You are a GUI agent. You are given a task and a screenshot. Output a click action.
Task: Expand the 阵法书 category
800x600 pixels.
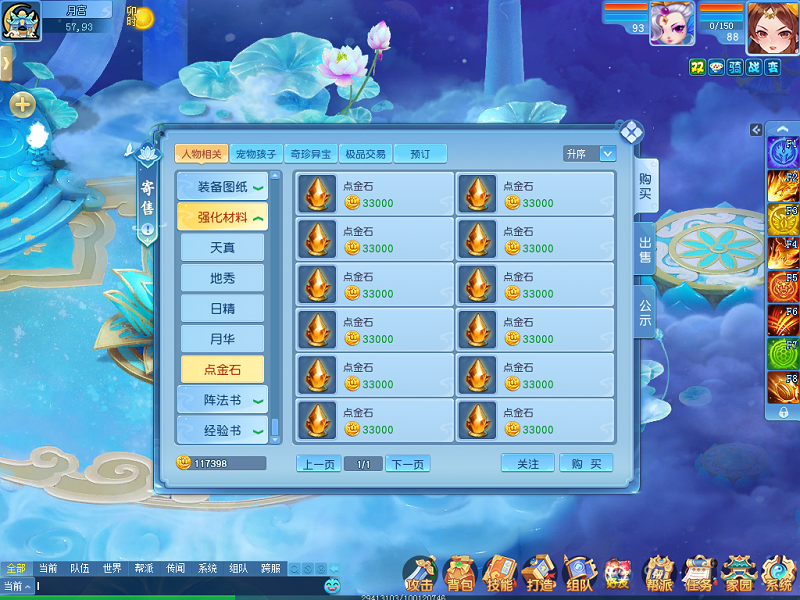tap(222, 400)
